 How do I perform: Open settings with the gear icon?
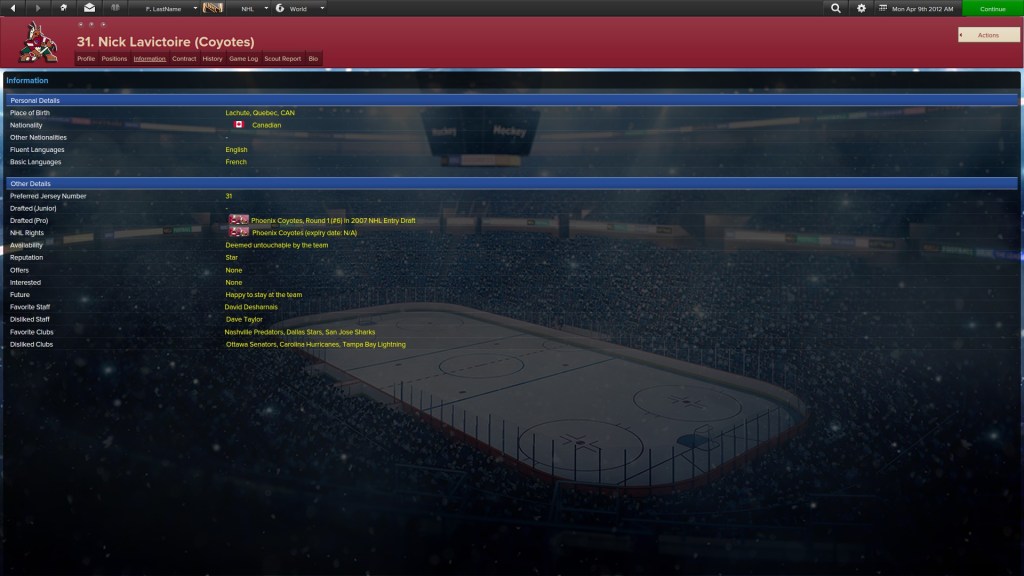862,8
